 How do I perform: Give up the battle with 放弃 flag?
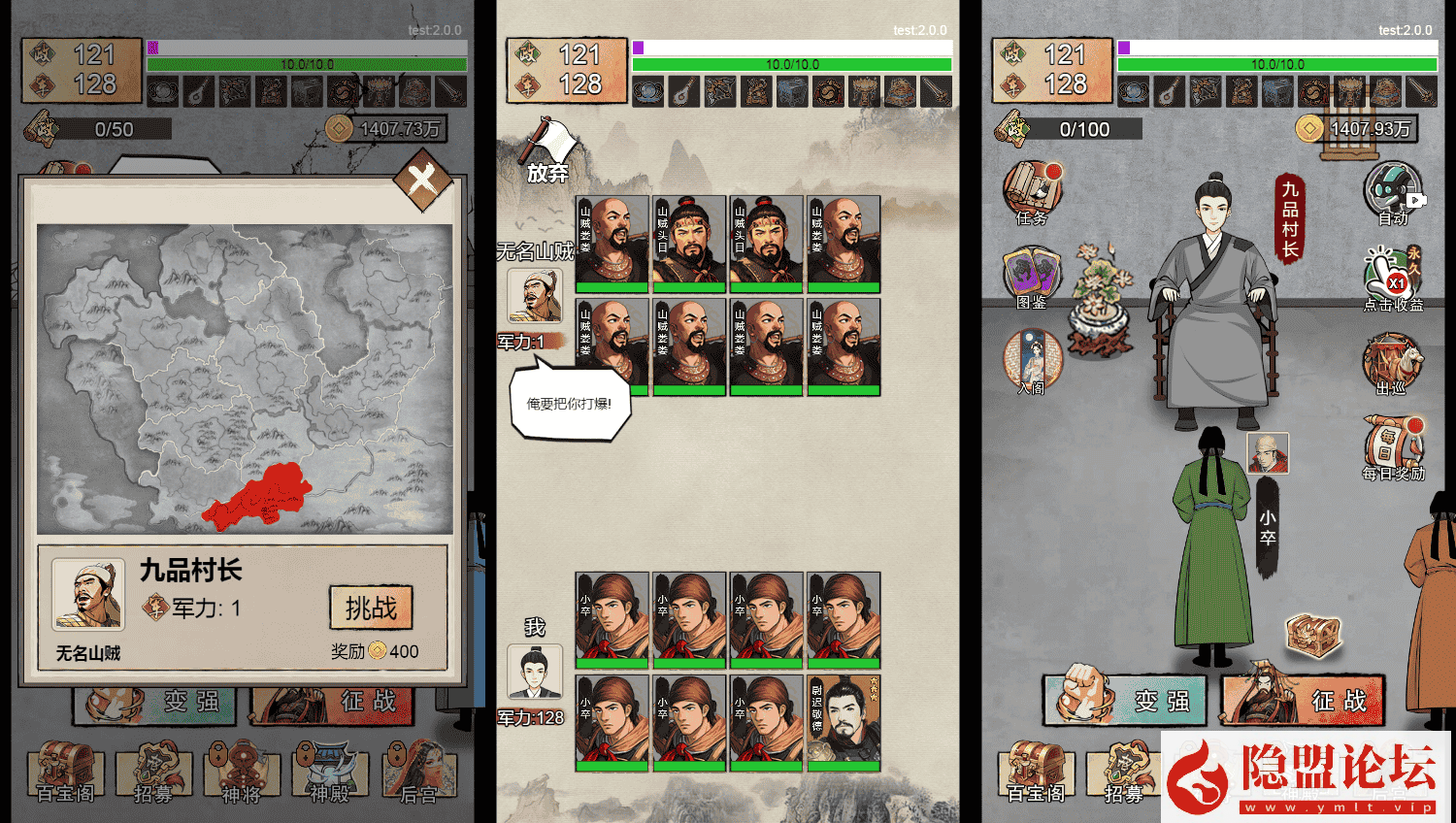(549, 150)
